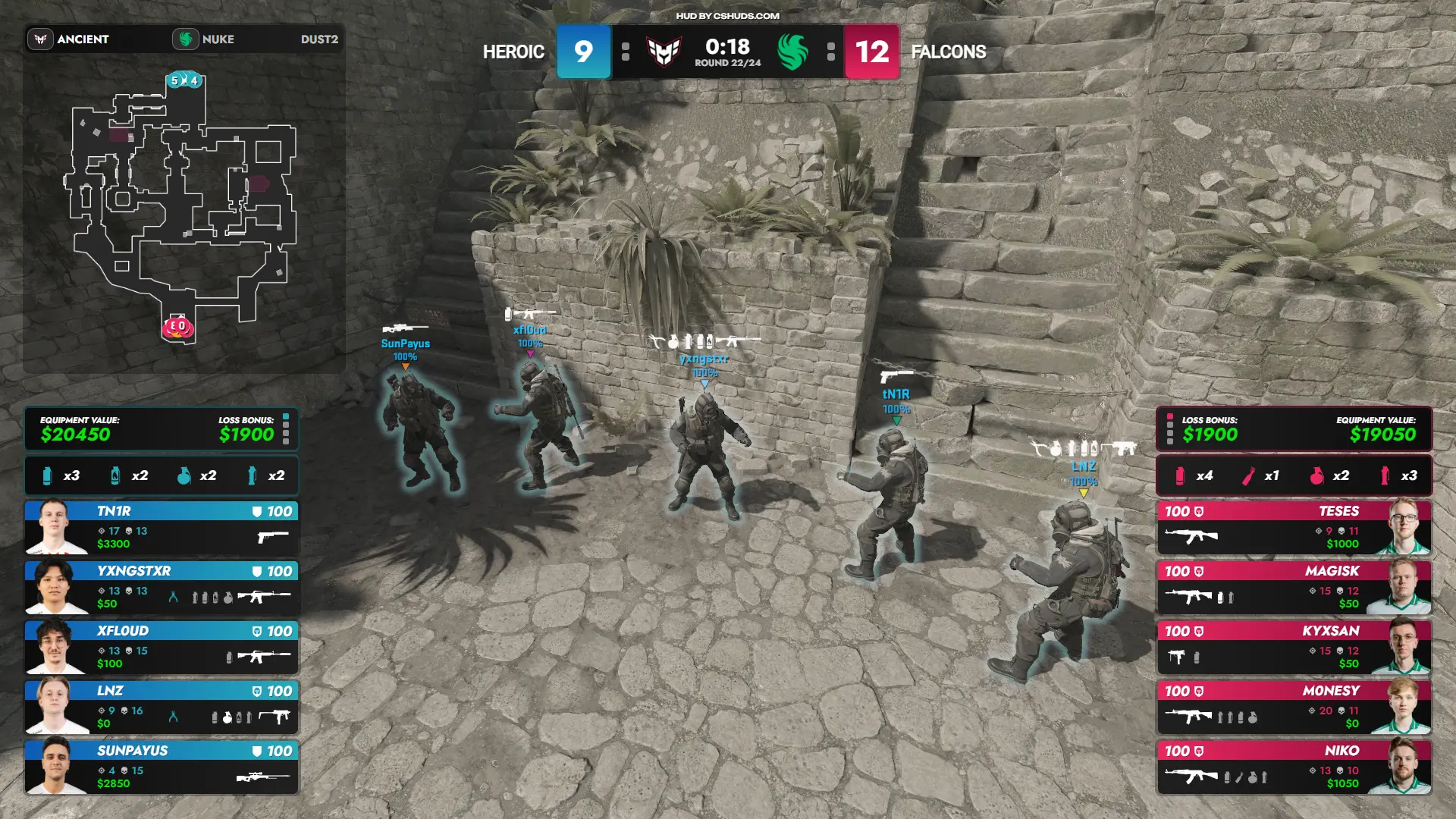
Task: Pick KYXSAN's player panel
Action: point(1294,648)
